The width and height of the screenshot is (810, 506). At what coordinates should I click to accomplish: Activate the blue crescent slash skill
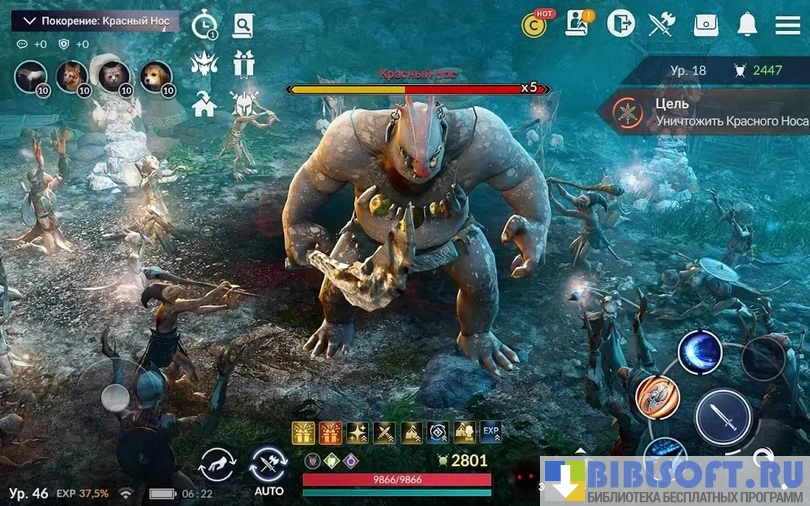coord(699,352)
